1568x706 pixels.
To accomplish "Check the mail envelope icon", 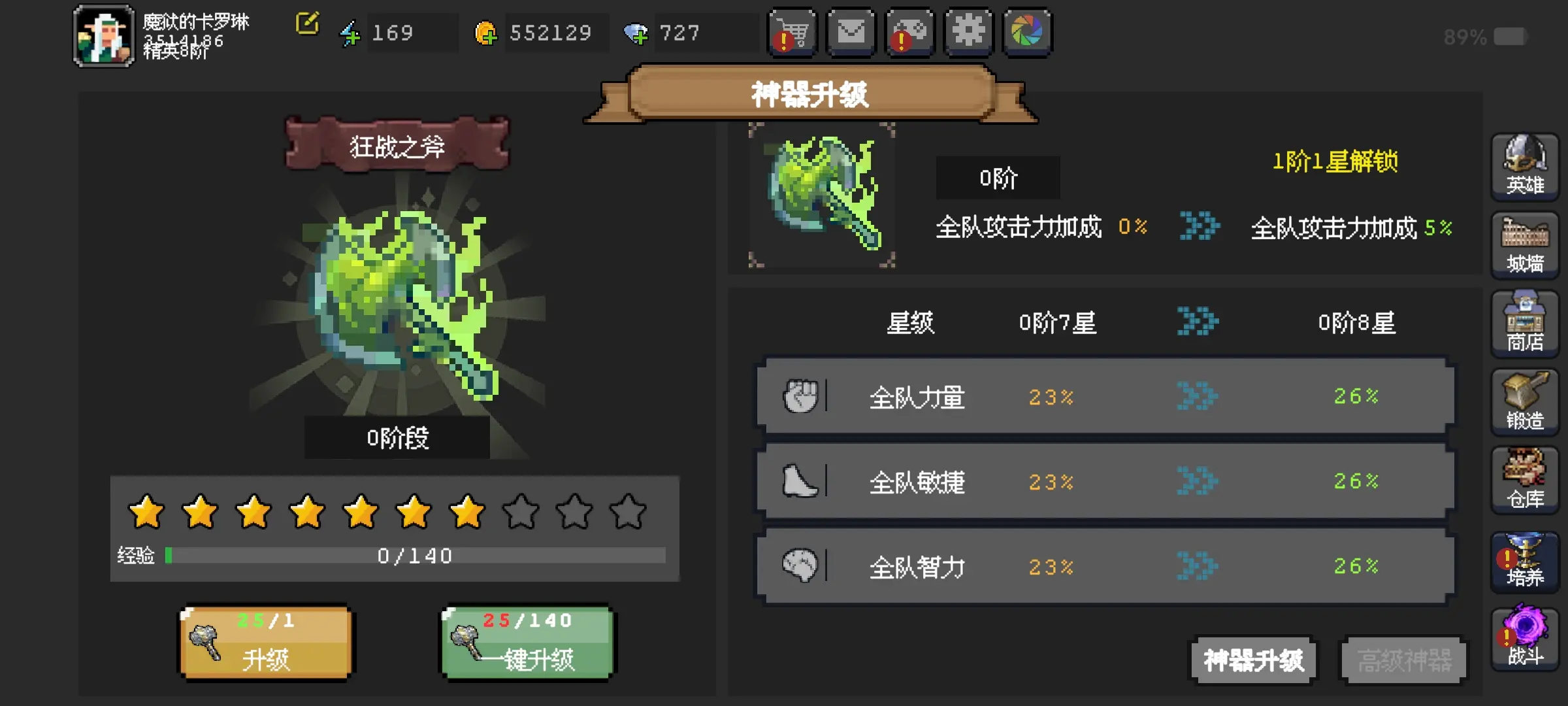I will click(x=851, y=33).
